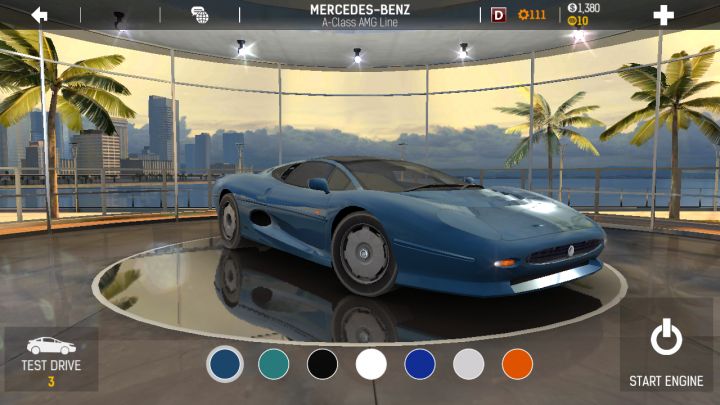Go back using the arrow button
The image size is (720, 405).
click(40, 15)
